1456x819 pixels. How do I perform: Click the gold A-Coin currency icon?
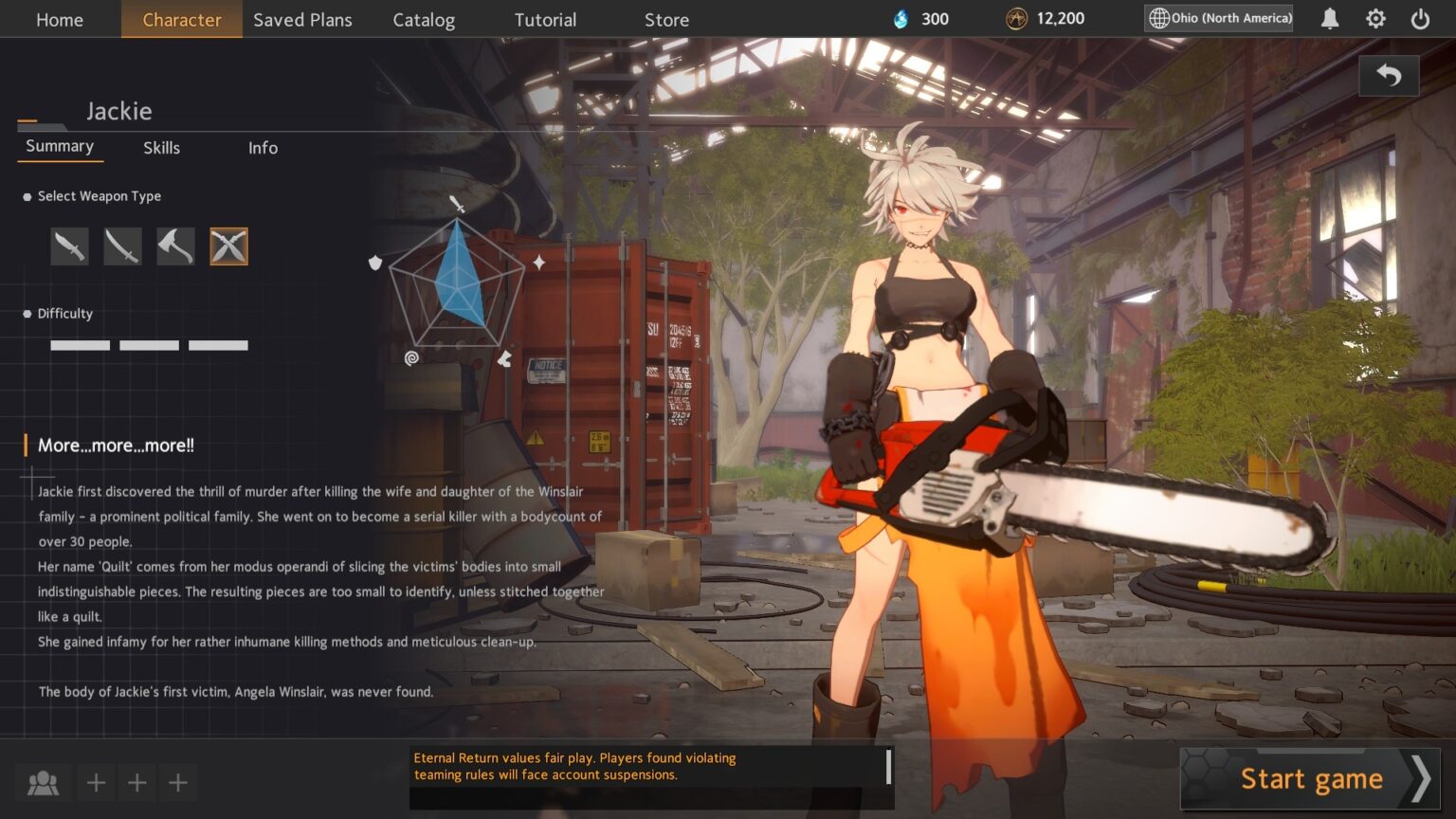tap(1013, 18)
